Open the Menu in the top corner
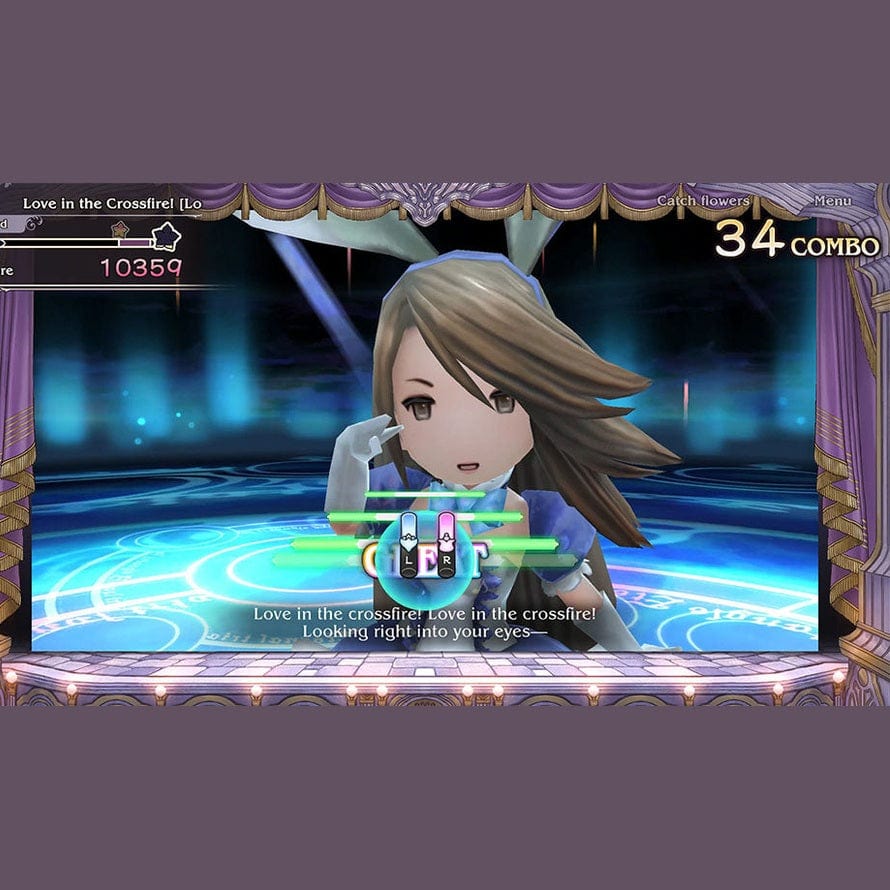890x890 pixels. coord(832,201)
